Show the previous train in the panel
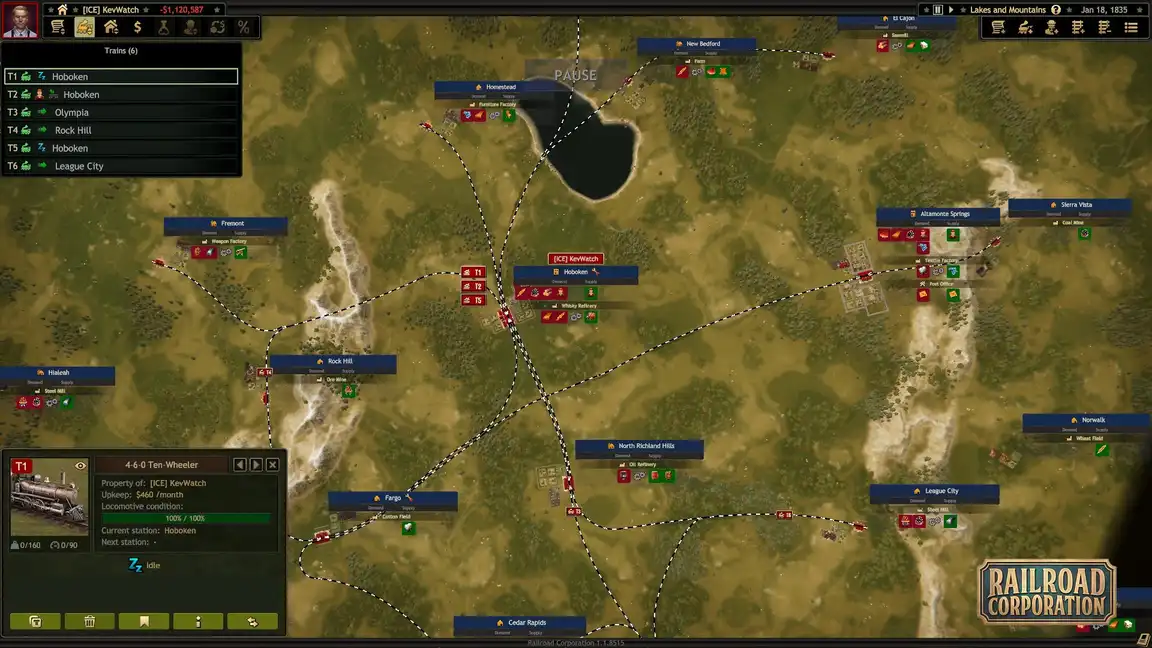 tap(240, 465)
